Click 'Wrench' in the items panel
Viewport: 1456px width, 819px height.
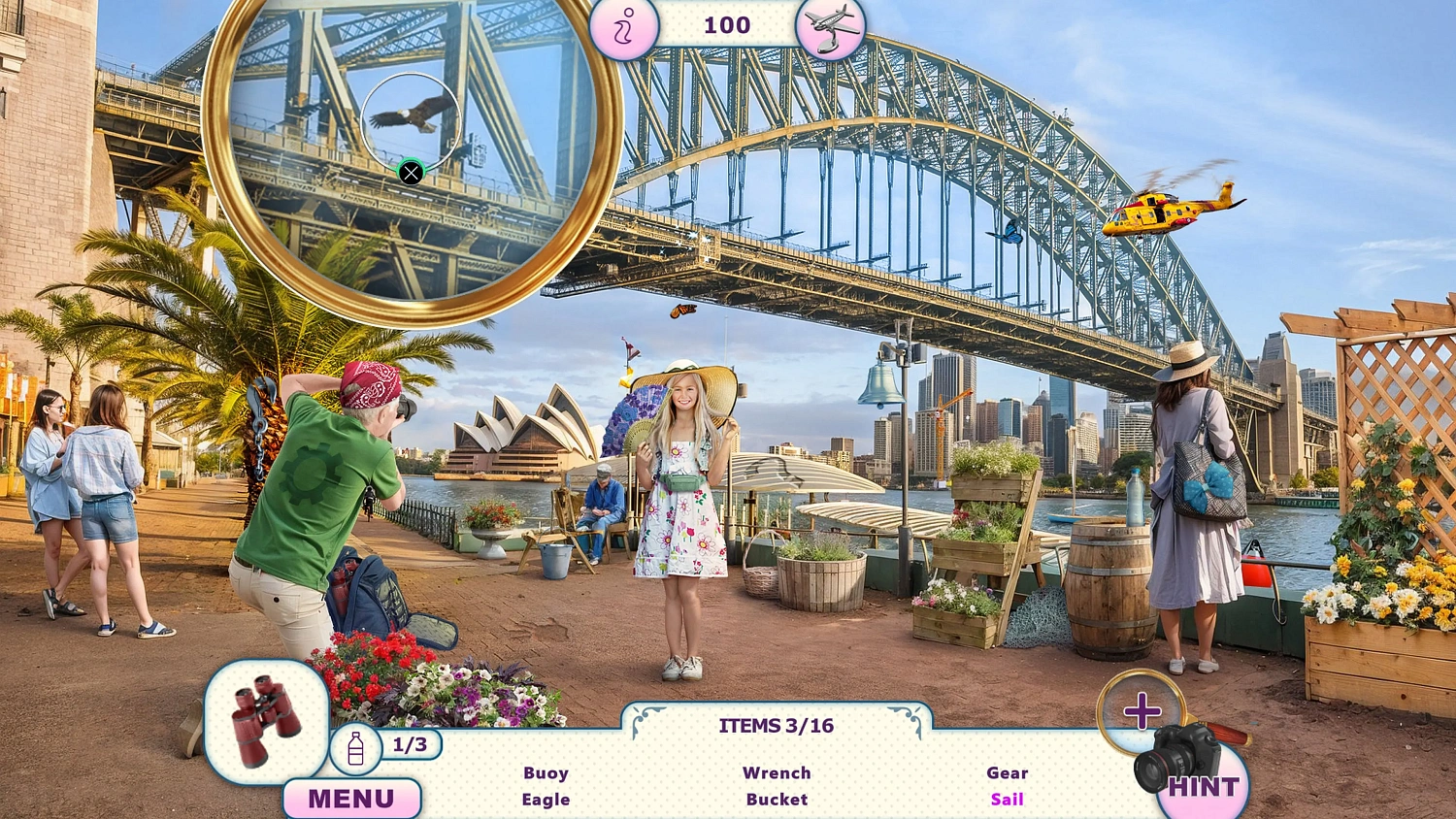(x=776, y=772)
